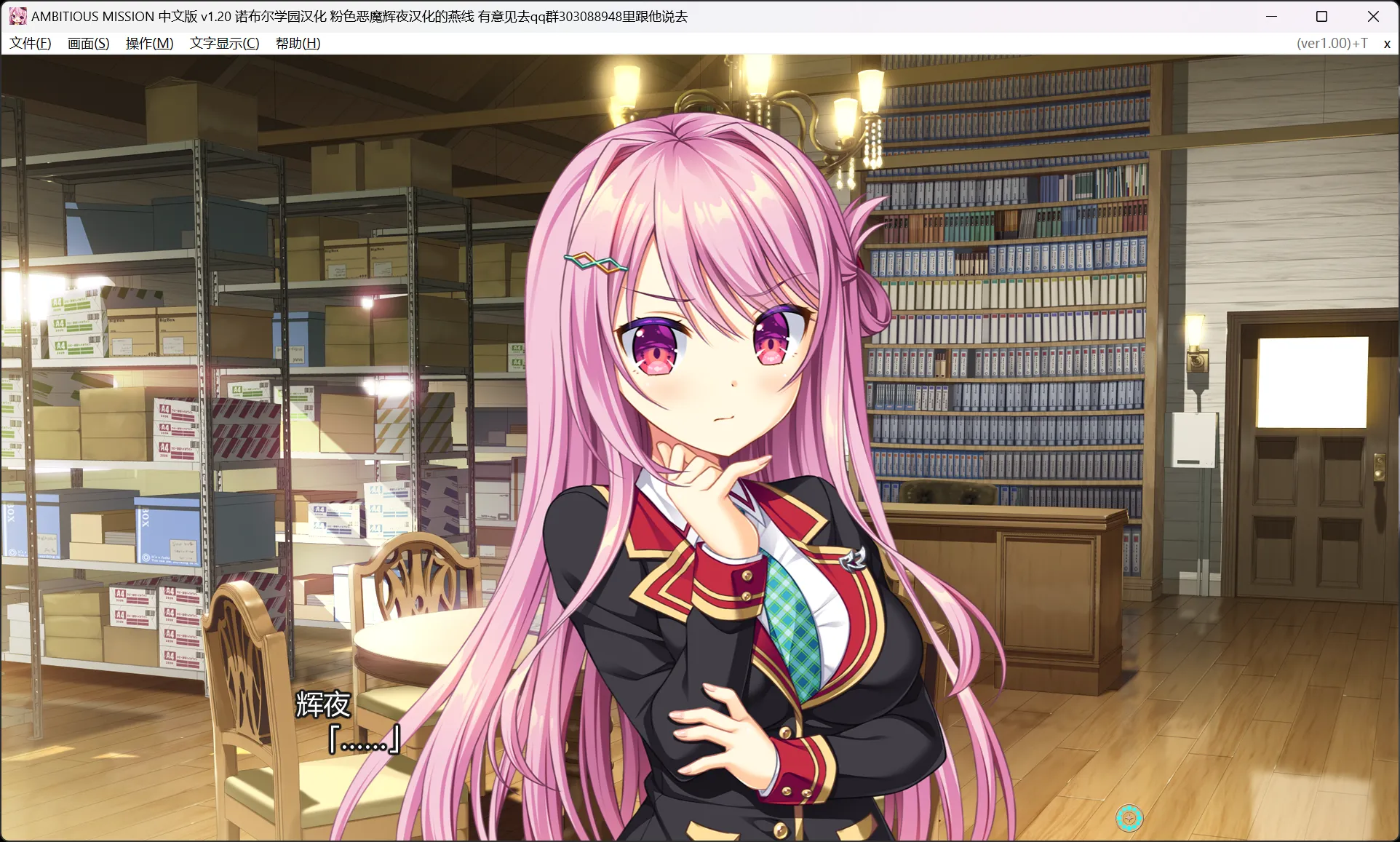This screenshot has height=842, width=1400.
Task: Open the 帮助(H) help menu
Action: [297, 43]
